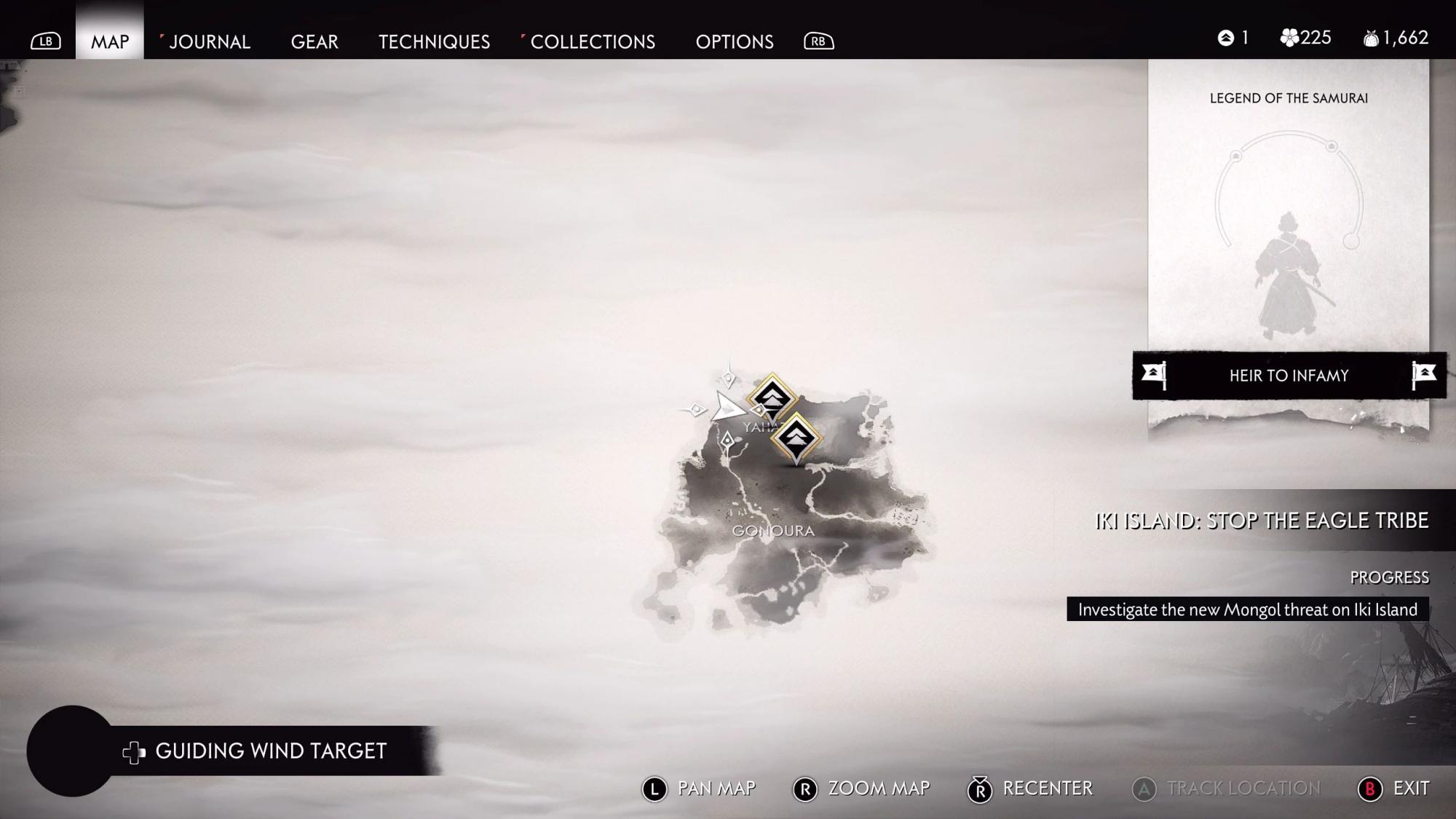Screen dimensions: 1456x819
Task: Click the Heir to Infamy legend banner
Action: (1289, 376)
